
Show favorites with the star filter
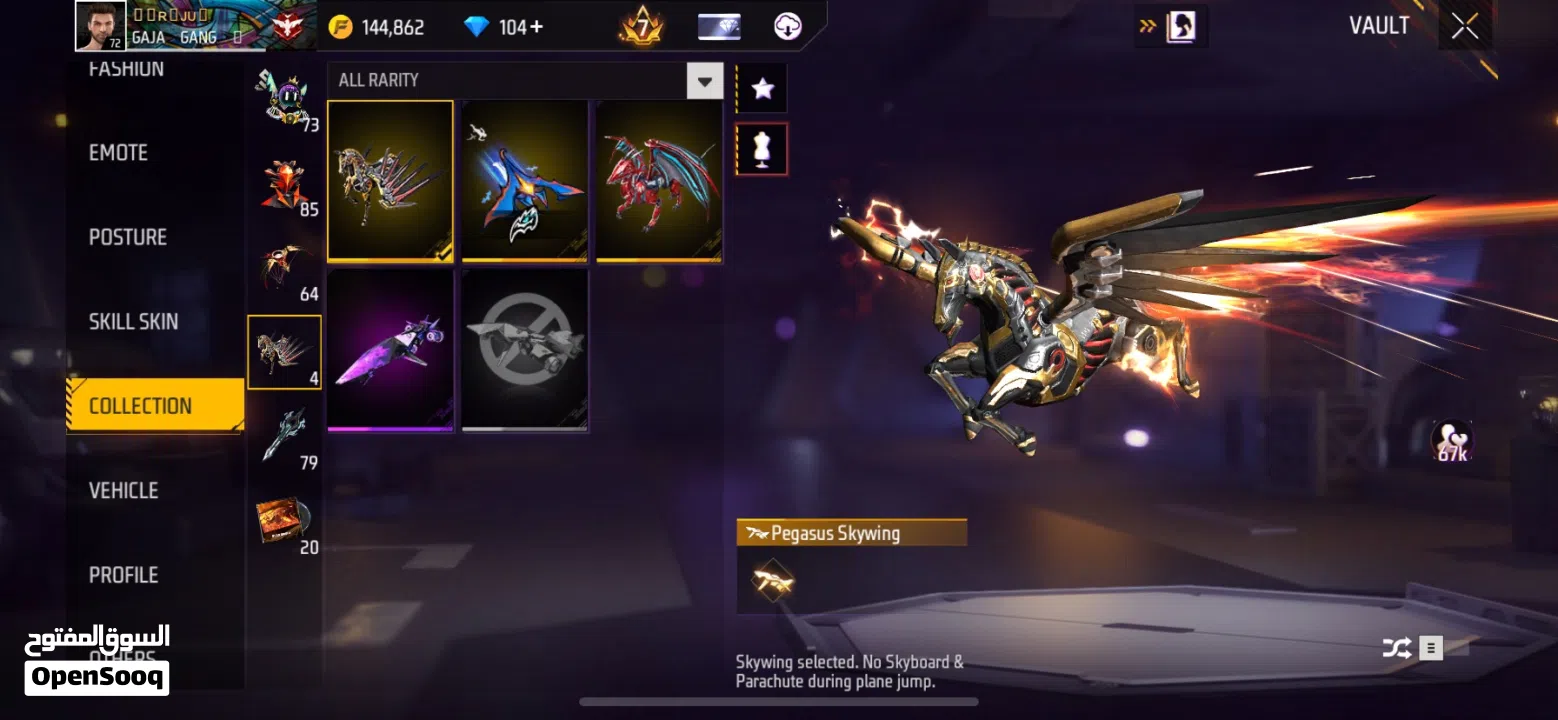click(x=762, y=89)
